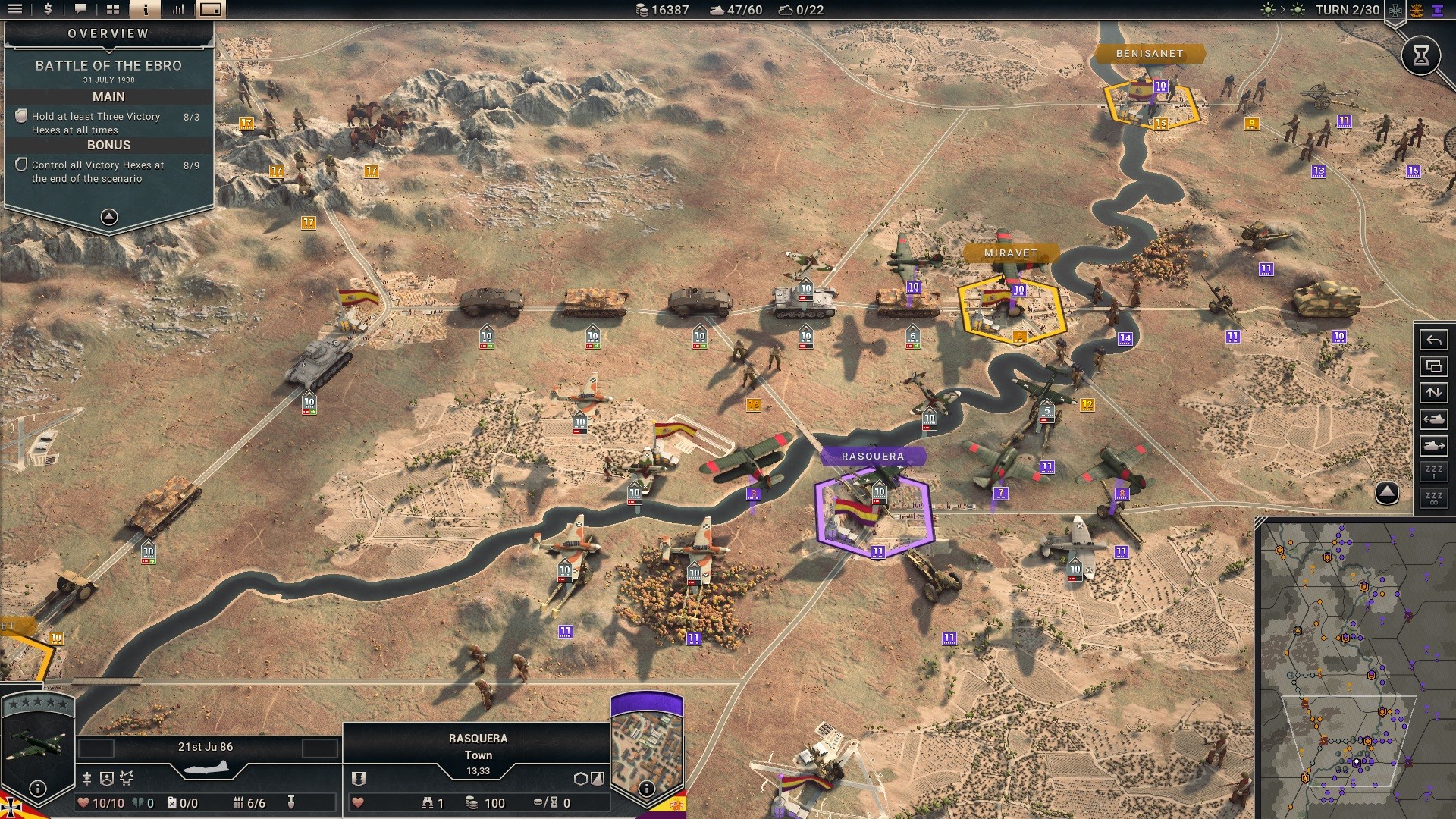Collapse the right-side action panel arrow

(x=1387, y=491)
